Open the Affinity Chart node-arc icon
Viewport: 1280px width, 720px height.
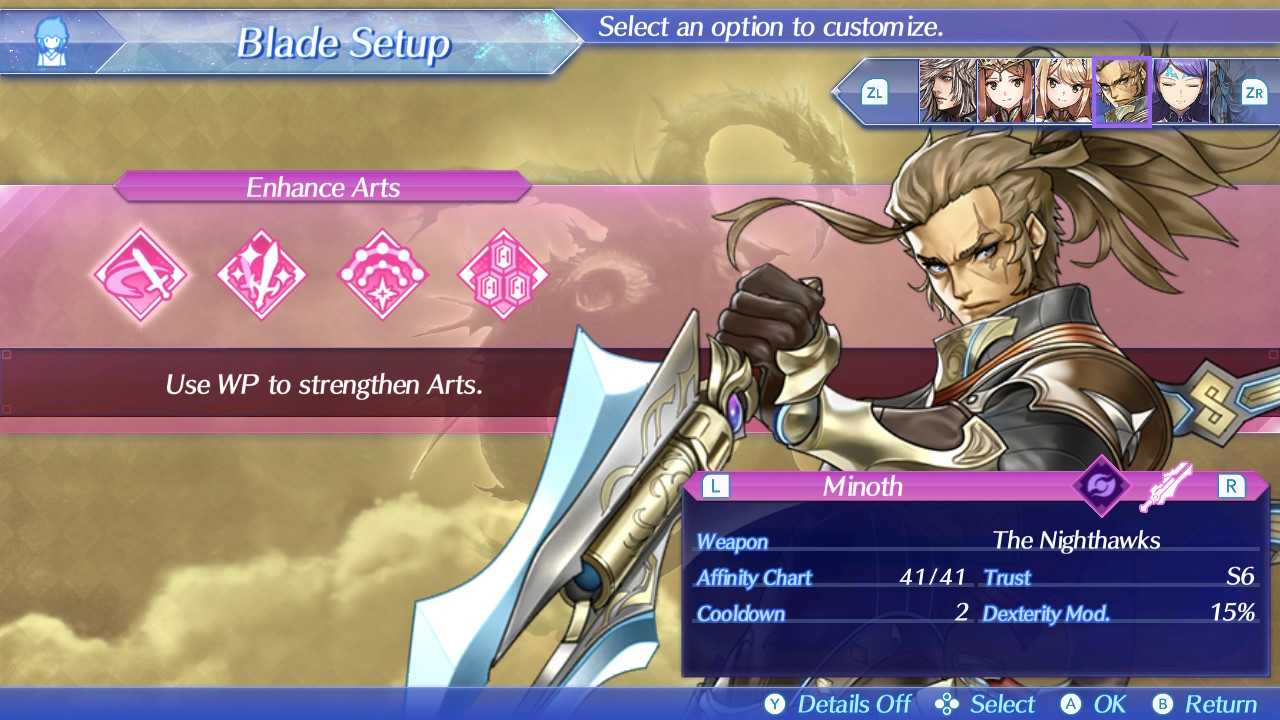pos(383,274)
